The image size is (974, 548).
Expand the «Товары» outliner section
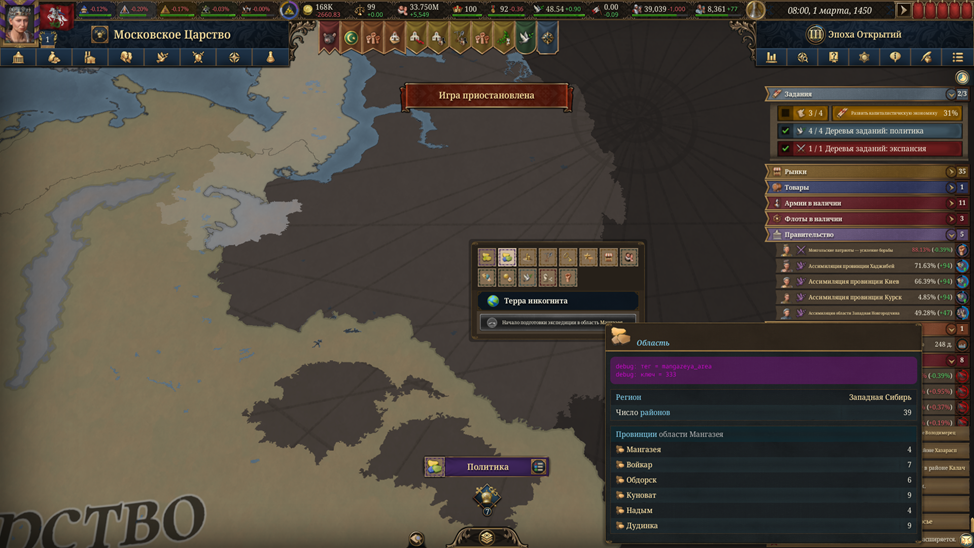pyautogui.click(x=951, y=187)
